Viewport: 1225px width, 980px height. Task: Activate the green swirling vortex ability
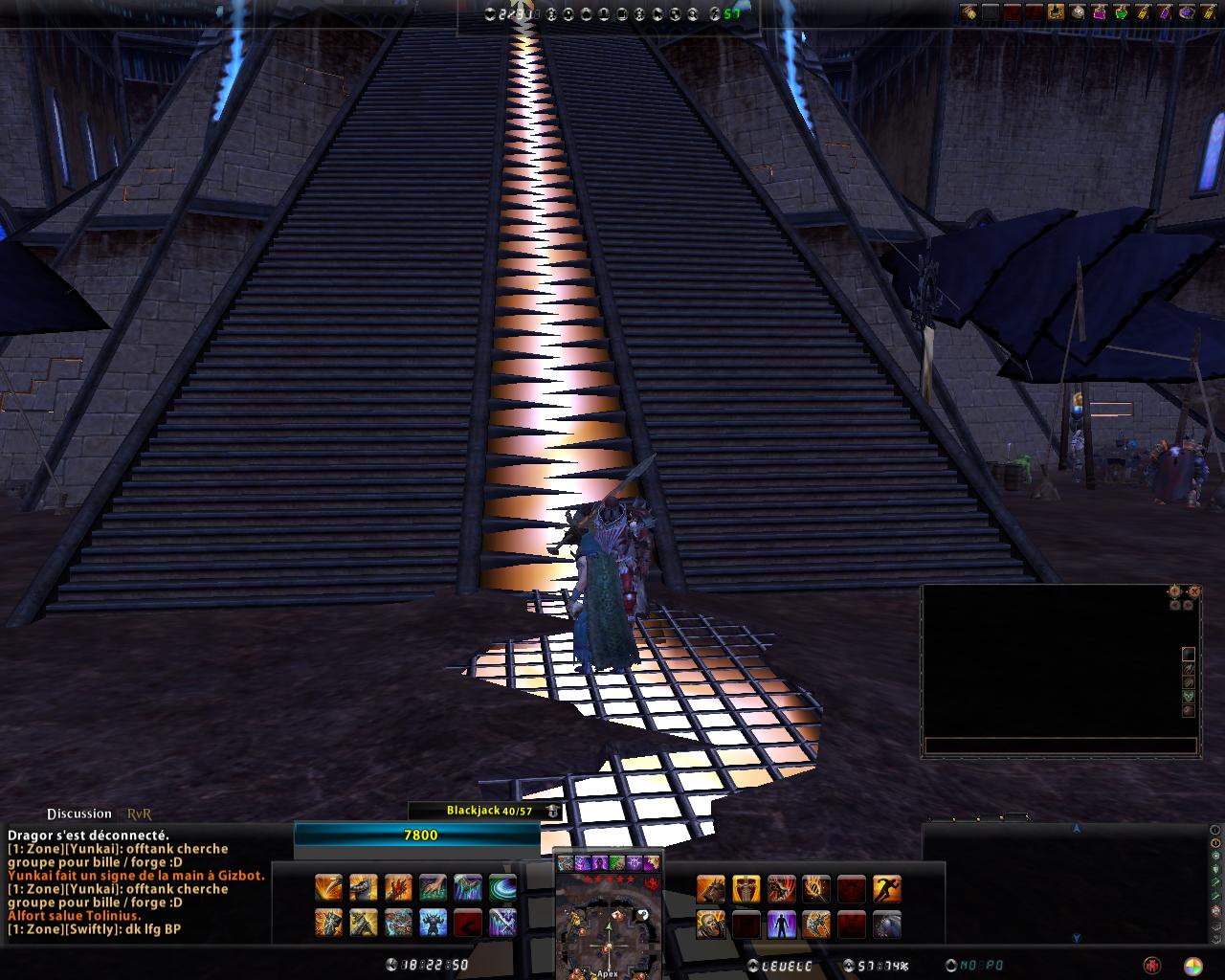pos(502,889)
